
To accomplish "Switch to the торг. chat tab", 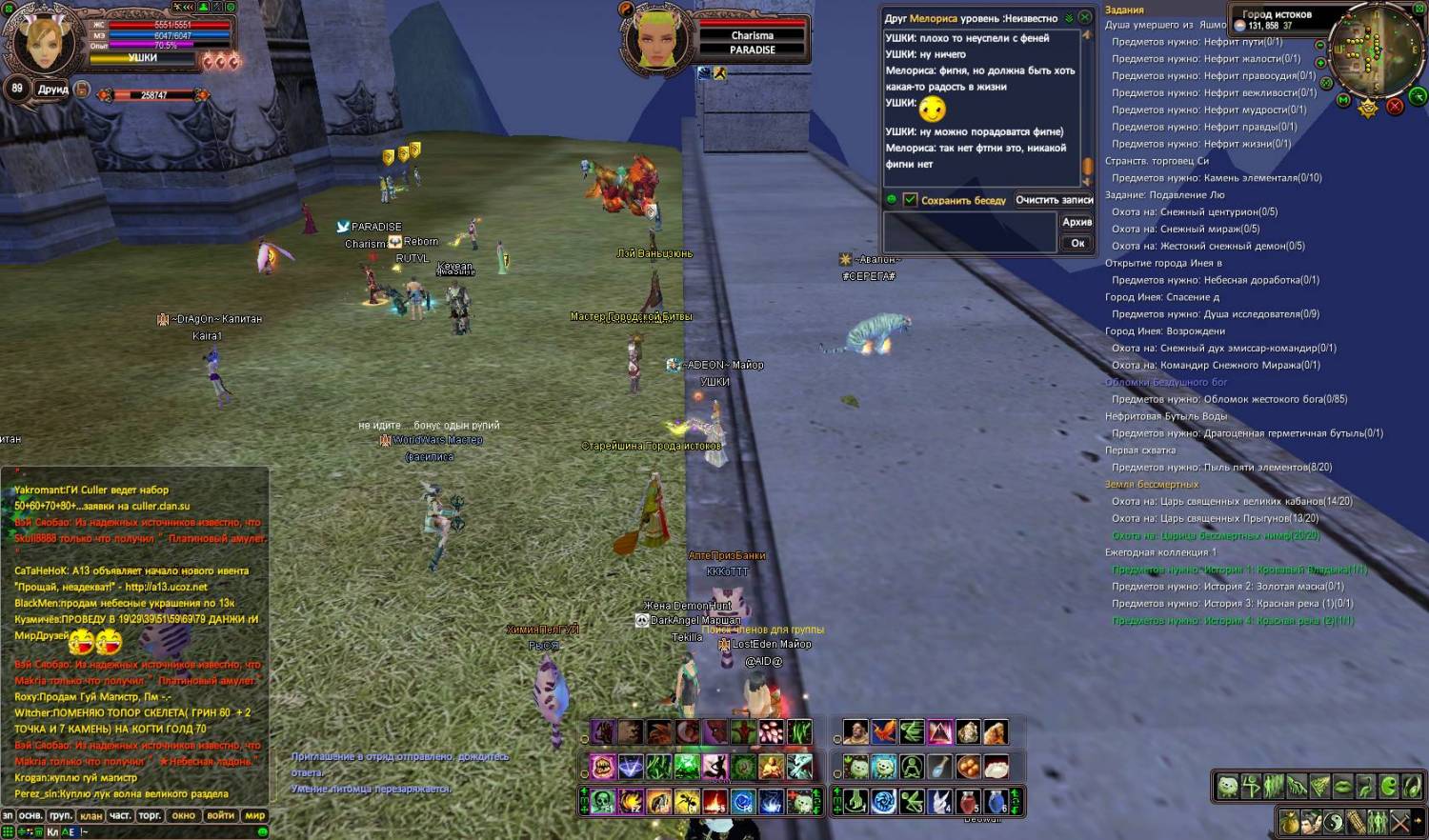I will [x=150, y=816].
